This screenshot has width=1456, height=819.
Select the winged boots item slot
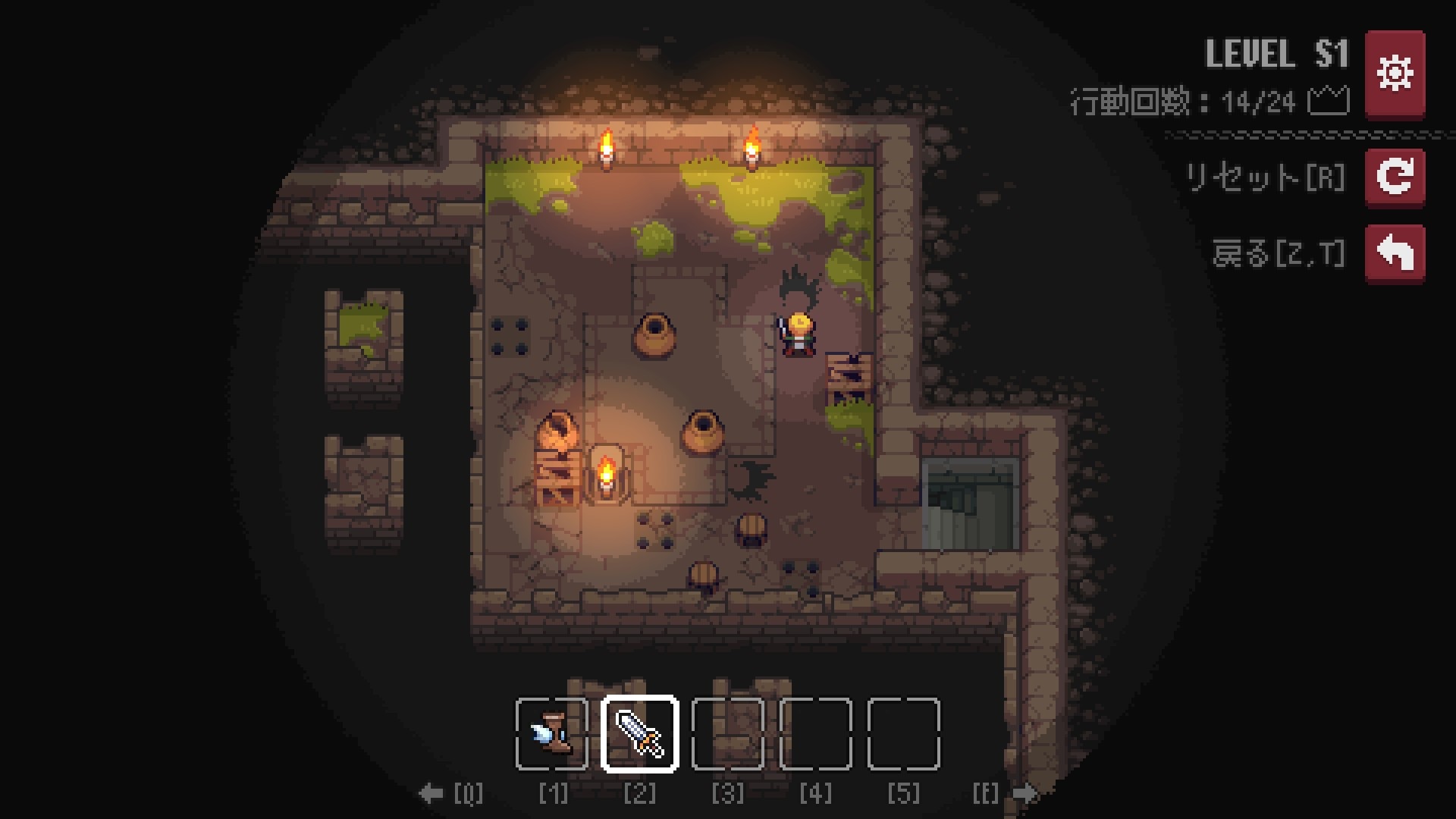552,733
